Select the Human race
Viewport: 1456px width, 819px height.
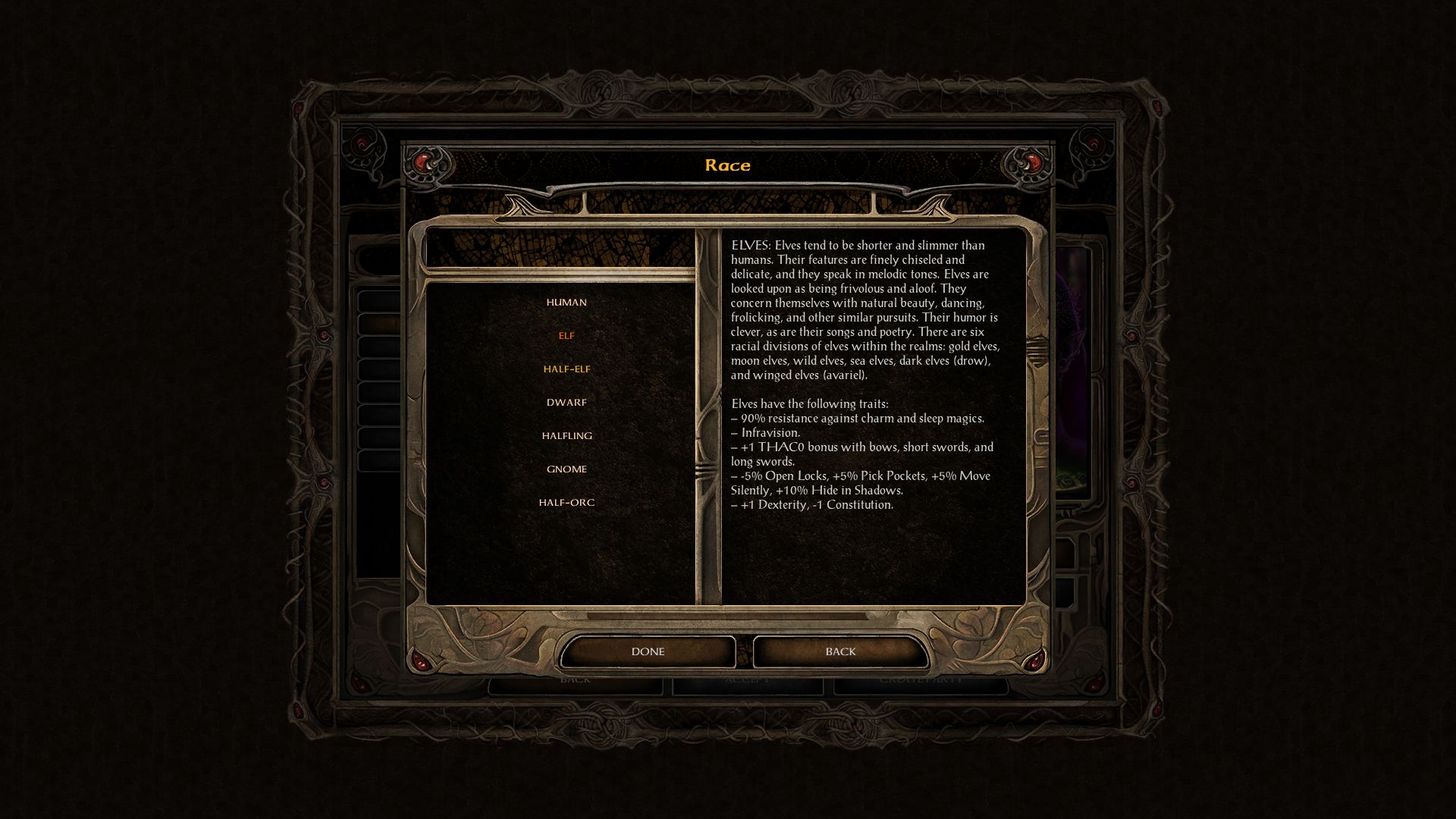566,303
